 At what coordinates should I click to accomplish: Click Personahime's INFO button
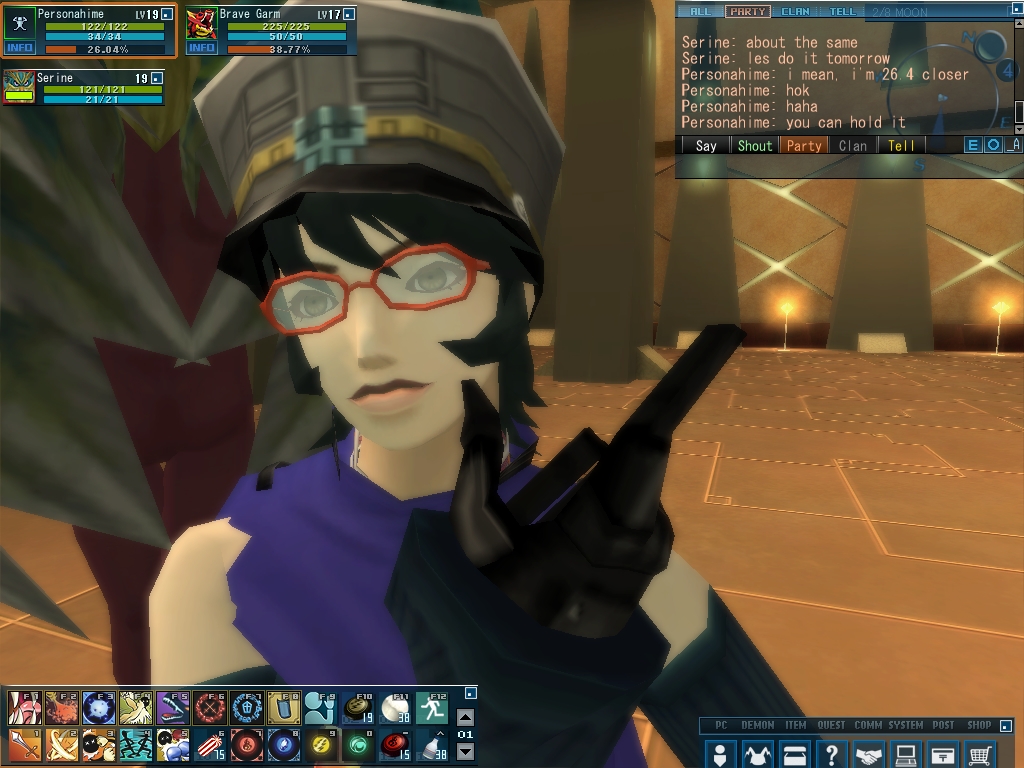[19, 48]
